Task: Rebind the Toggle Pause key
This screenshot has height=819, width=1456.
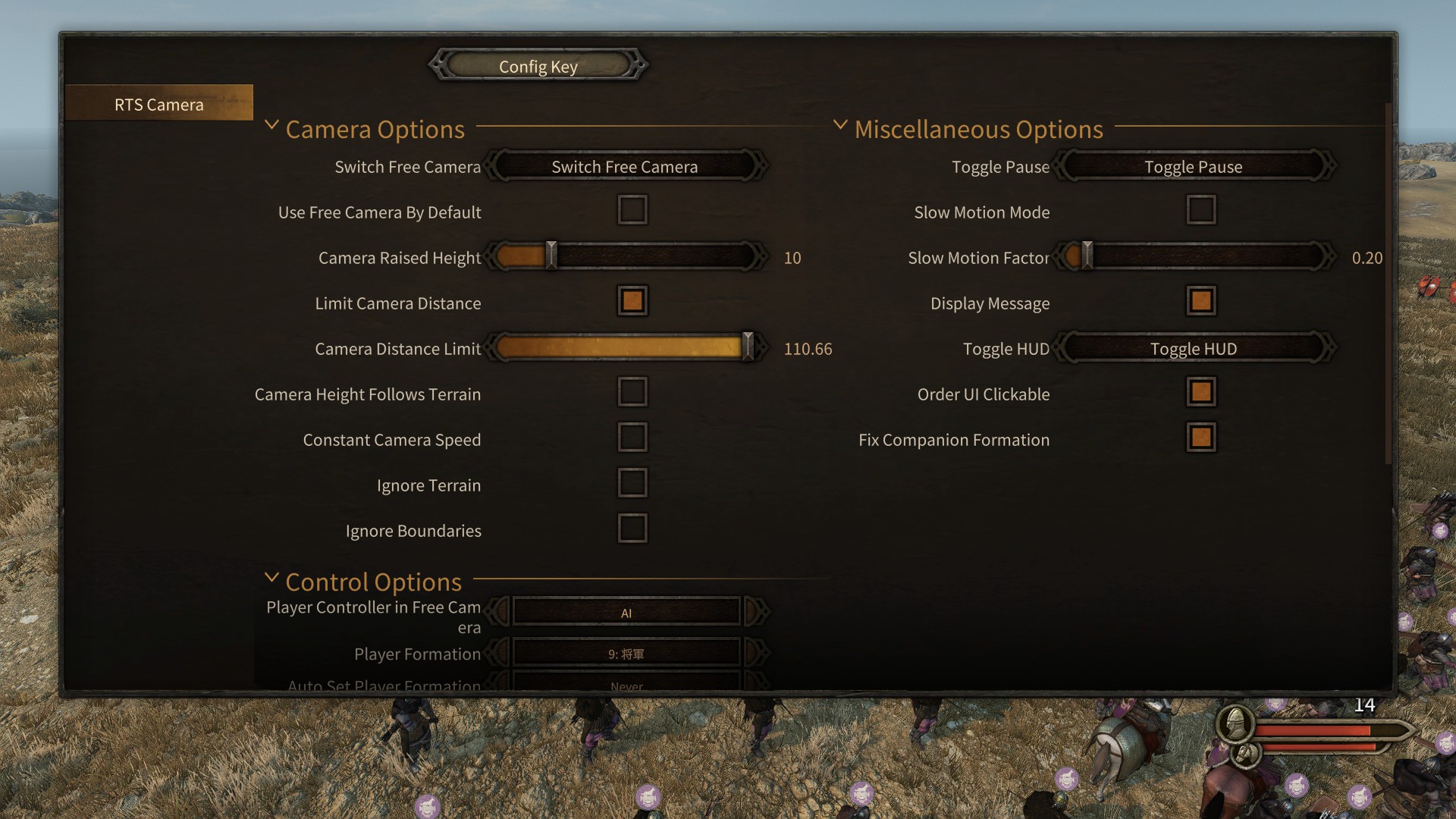Action: pos(1193,166)
